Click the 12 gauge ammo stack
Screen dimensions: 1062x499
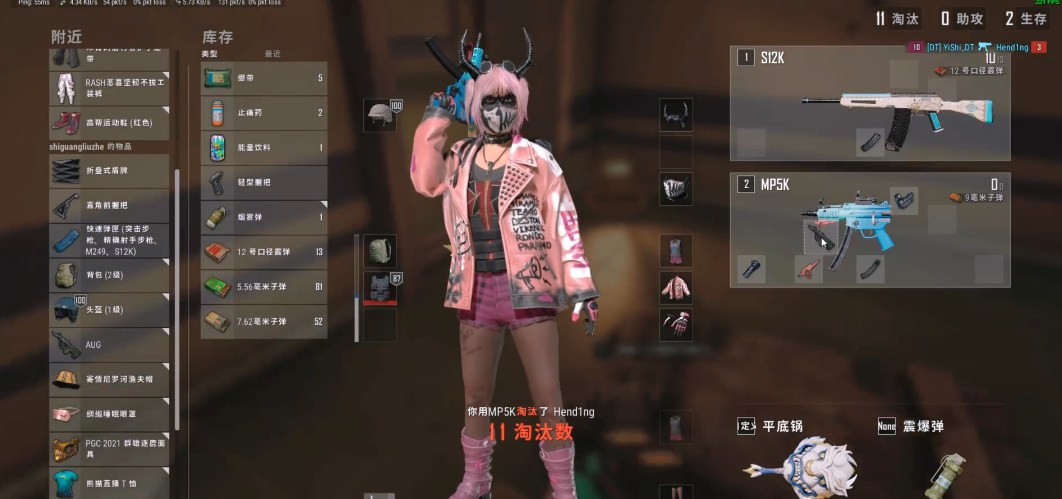pyautogui.click(x=264, y=252)
